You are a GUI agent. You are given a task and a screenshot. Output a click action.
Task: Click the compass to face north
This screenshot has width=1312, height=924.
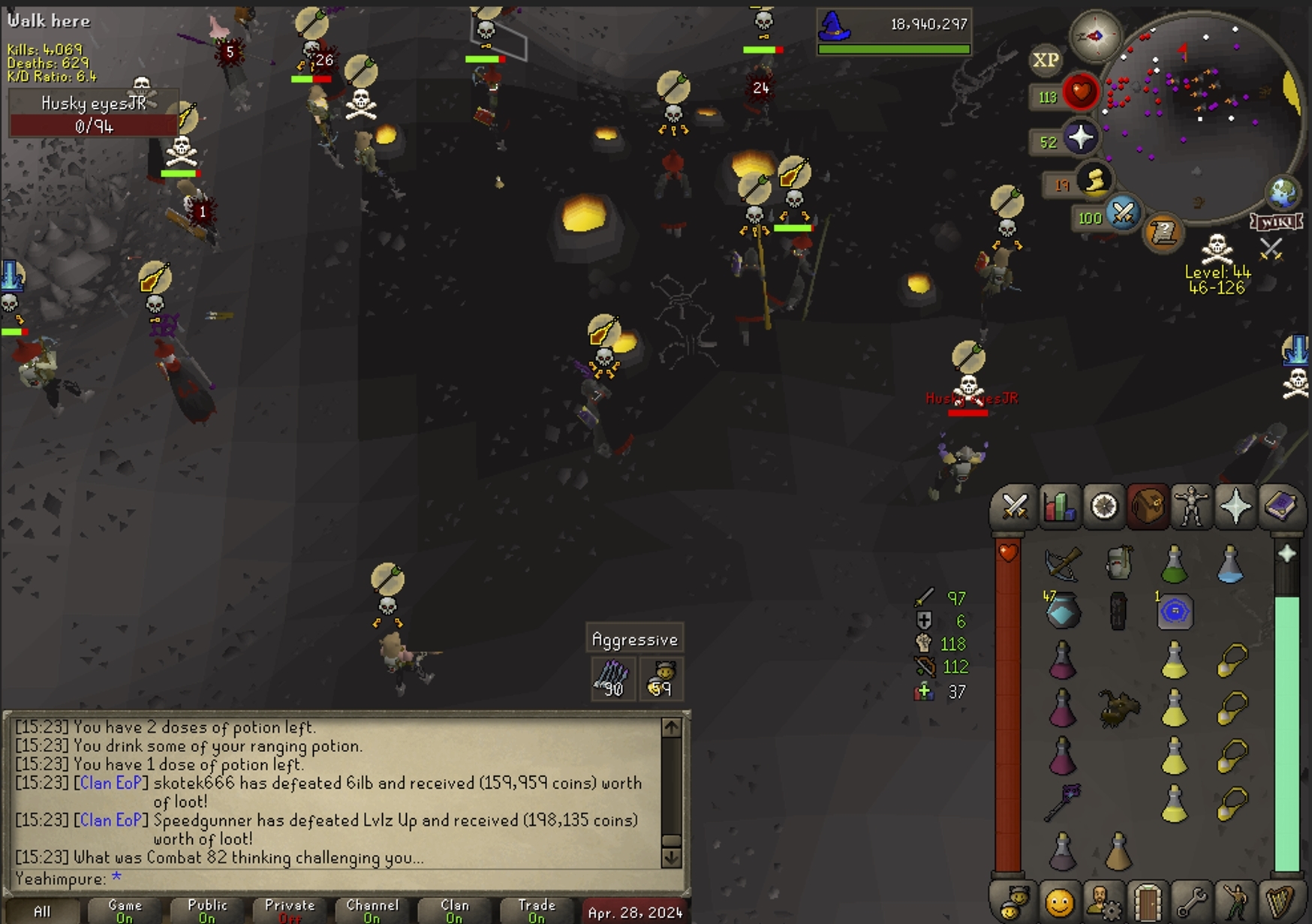click(x=1095, y=35)
